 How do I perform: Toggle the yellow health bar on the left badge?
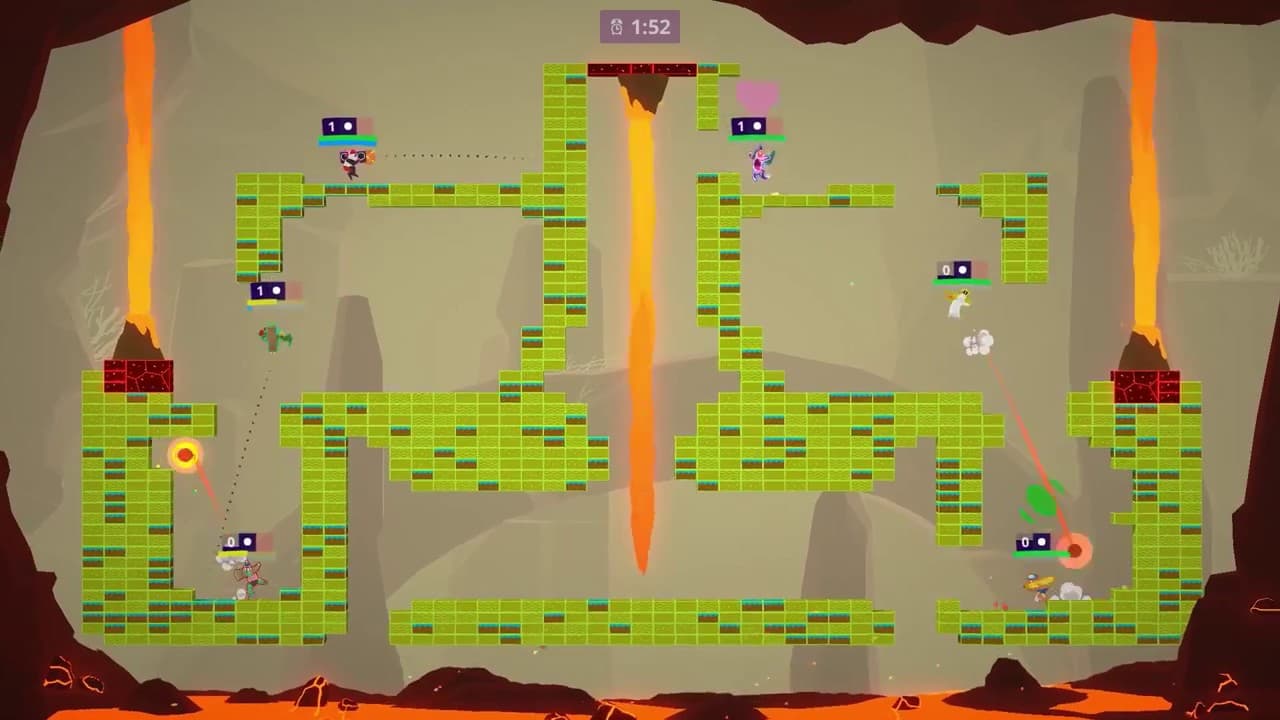coord(263,302)
